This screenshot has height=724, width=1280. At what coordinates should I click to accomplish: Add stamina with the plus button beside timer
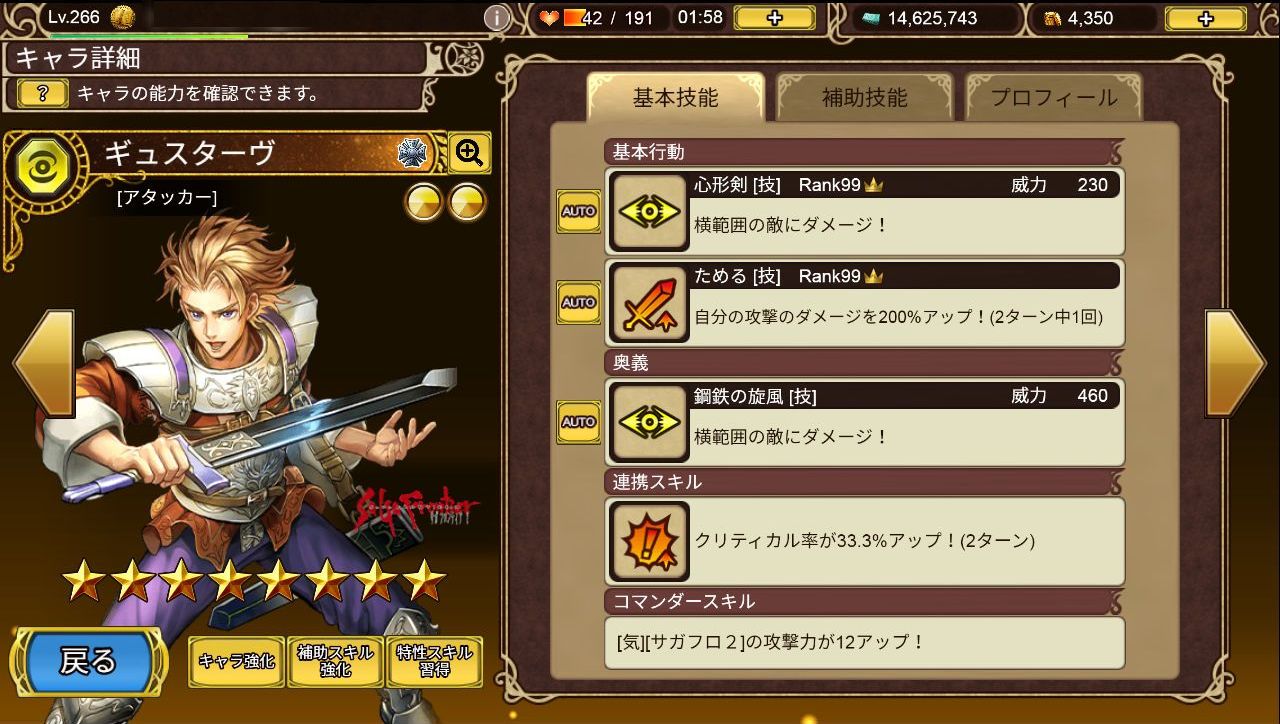[x=774, y=18]
